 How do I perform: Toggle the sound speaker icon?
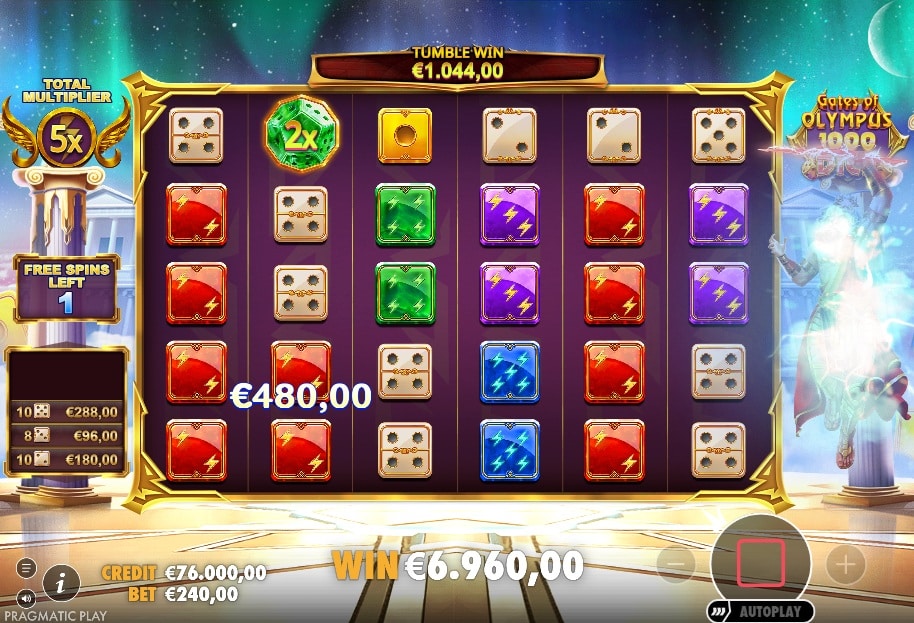click(27, 598)
